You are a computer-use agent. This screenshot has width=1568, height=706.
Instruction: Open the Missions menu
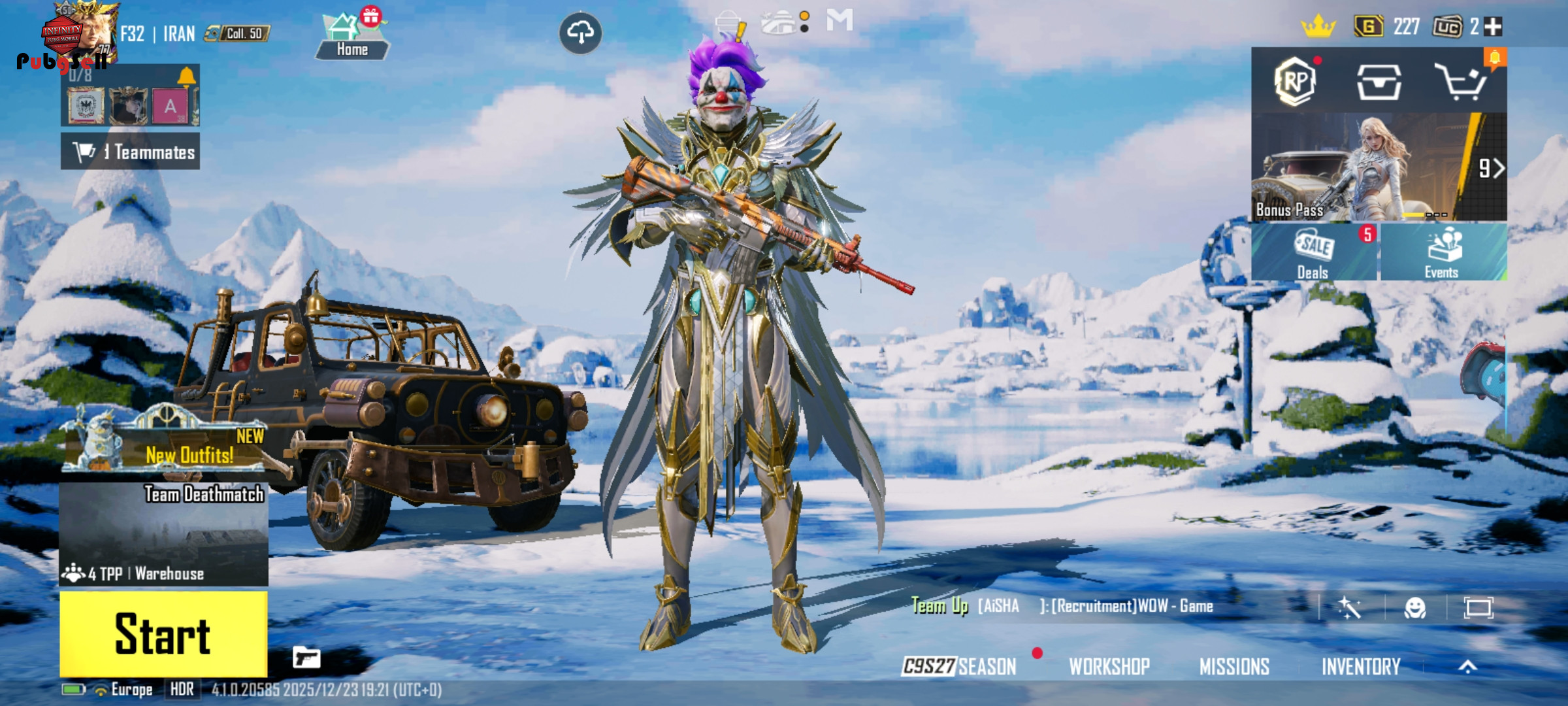click(x=1234, y=666)
